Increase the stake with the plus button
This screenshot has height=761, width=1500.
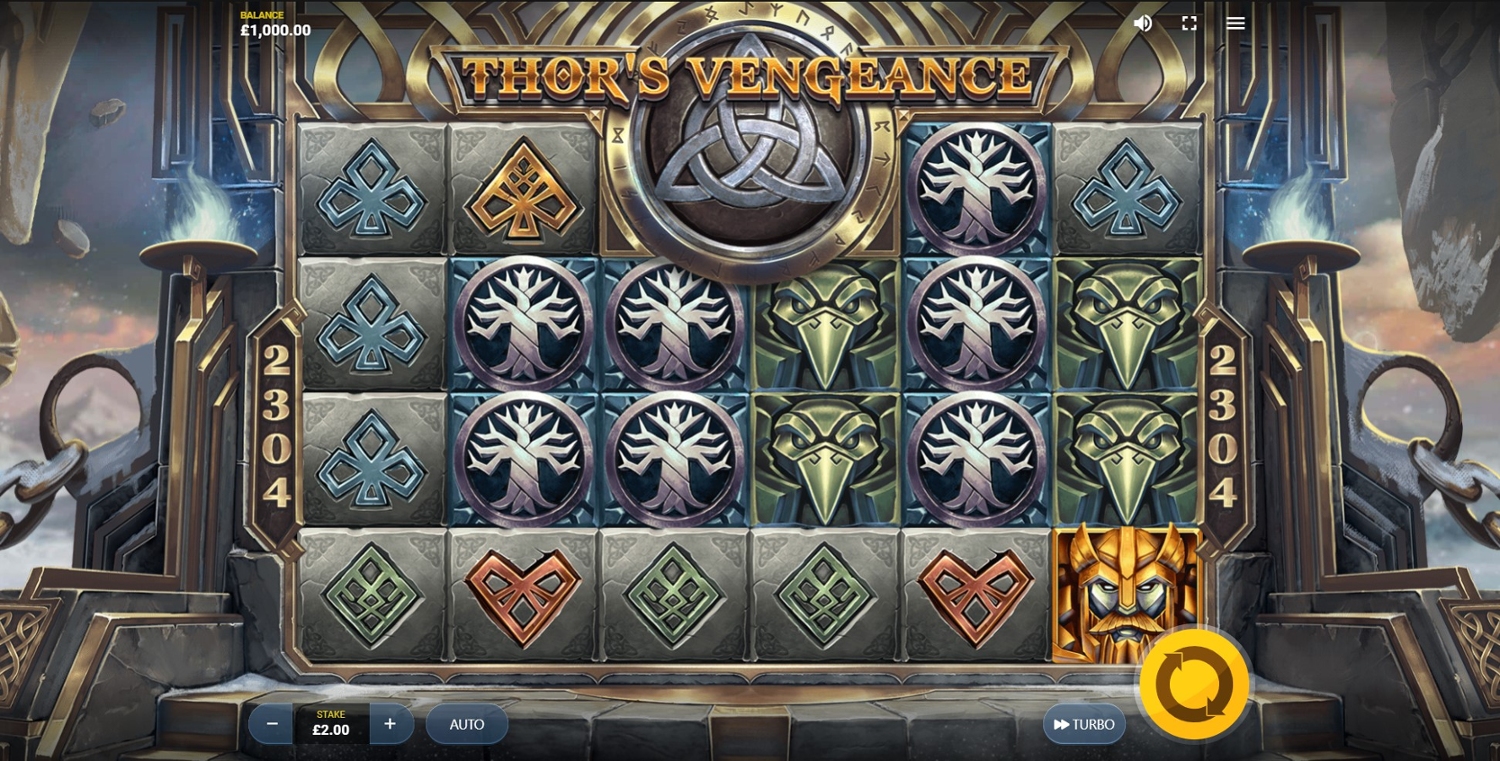point(390,724)
